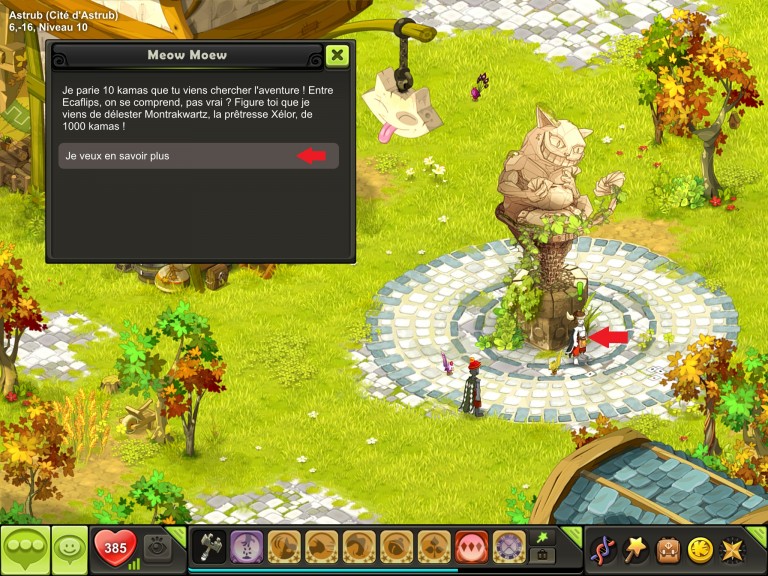
Task: Toggle the eye spectator button
Action: tap(156, 547)
